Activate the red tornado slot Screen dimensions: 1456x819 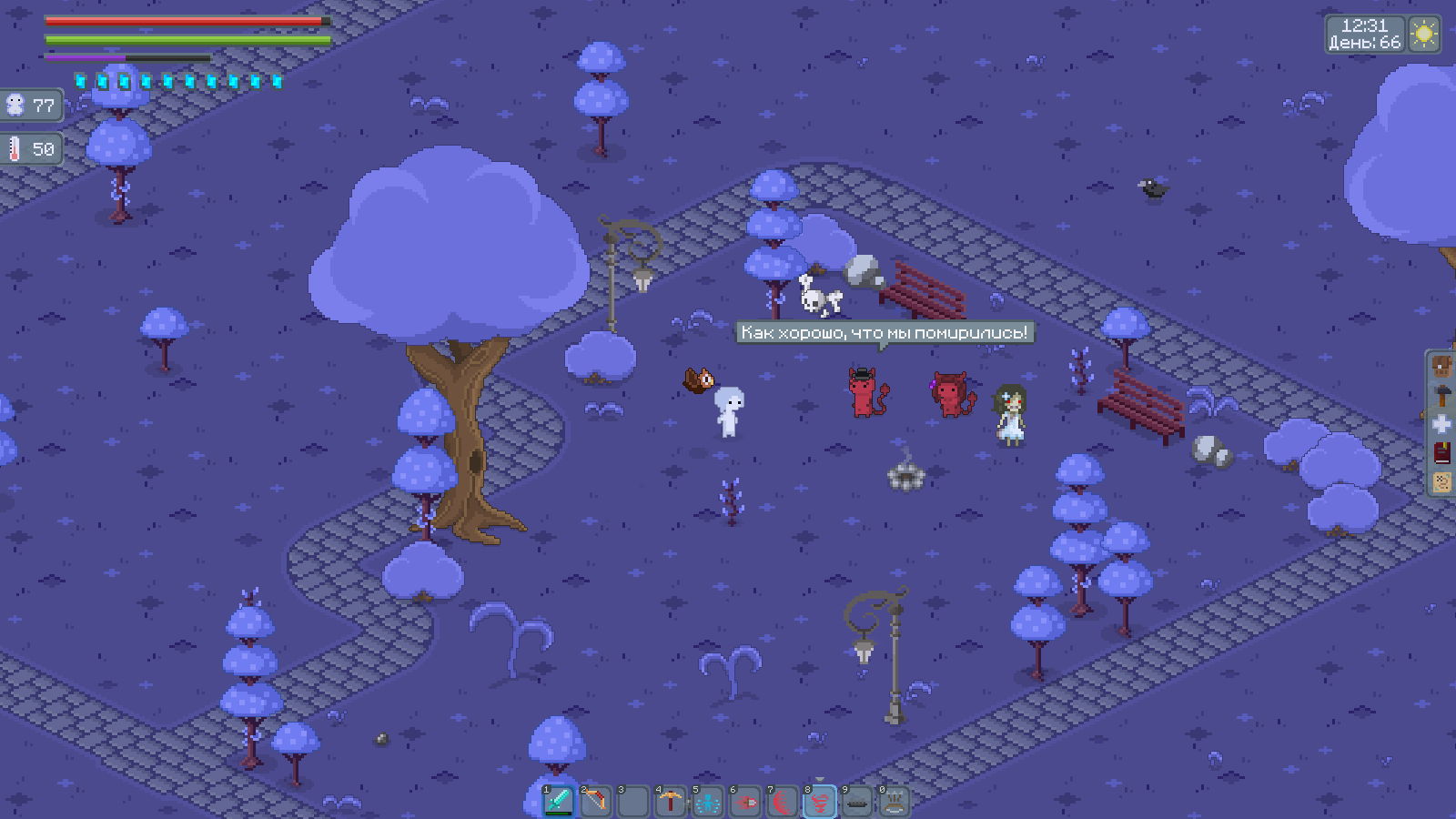(x=820, y=802)
